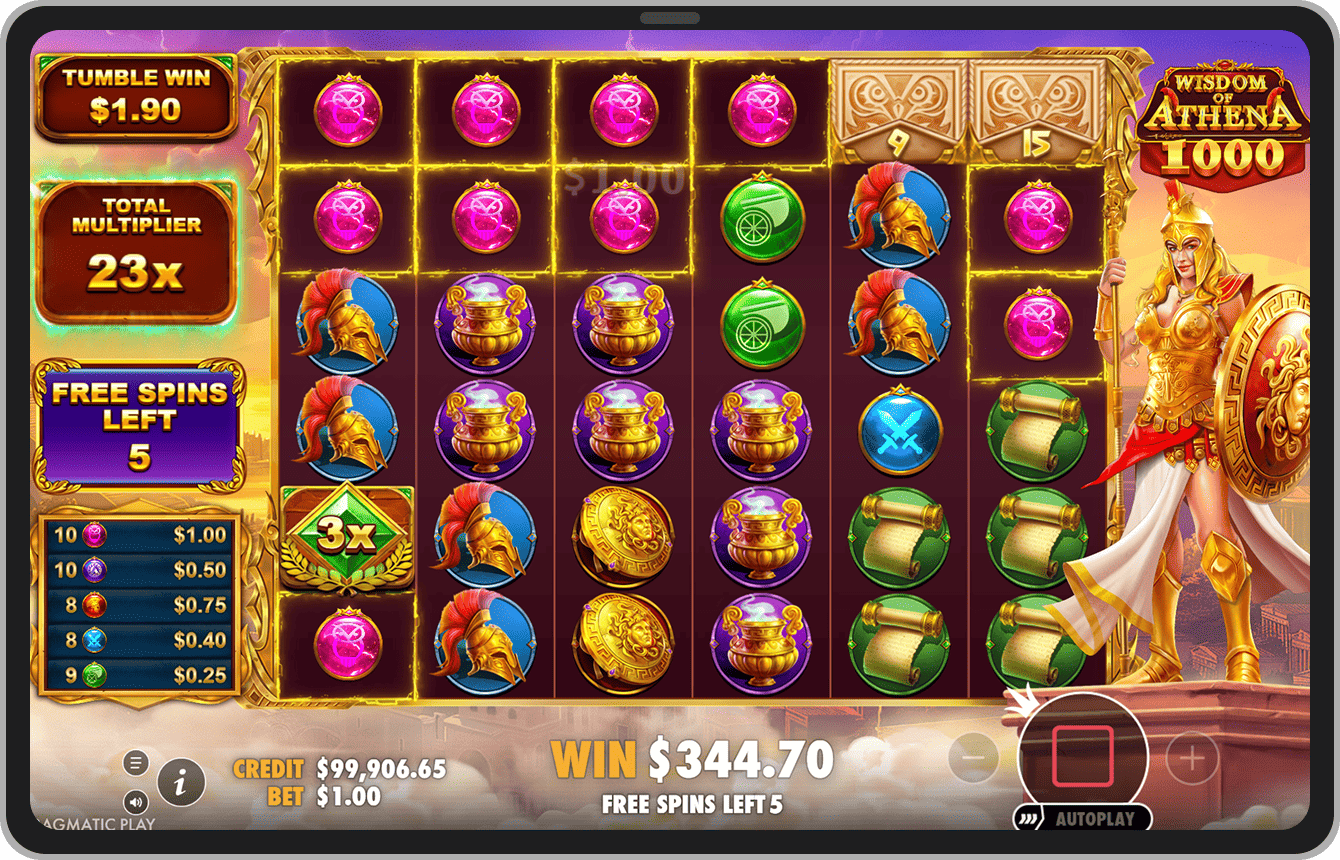This screenshot has width=1340, height=860.
Task: Click the owl counter showing 9
Action: [898, 105]
